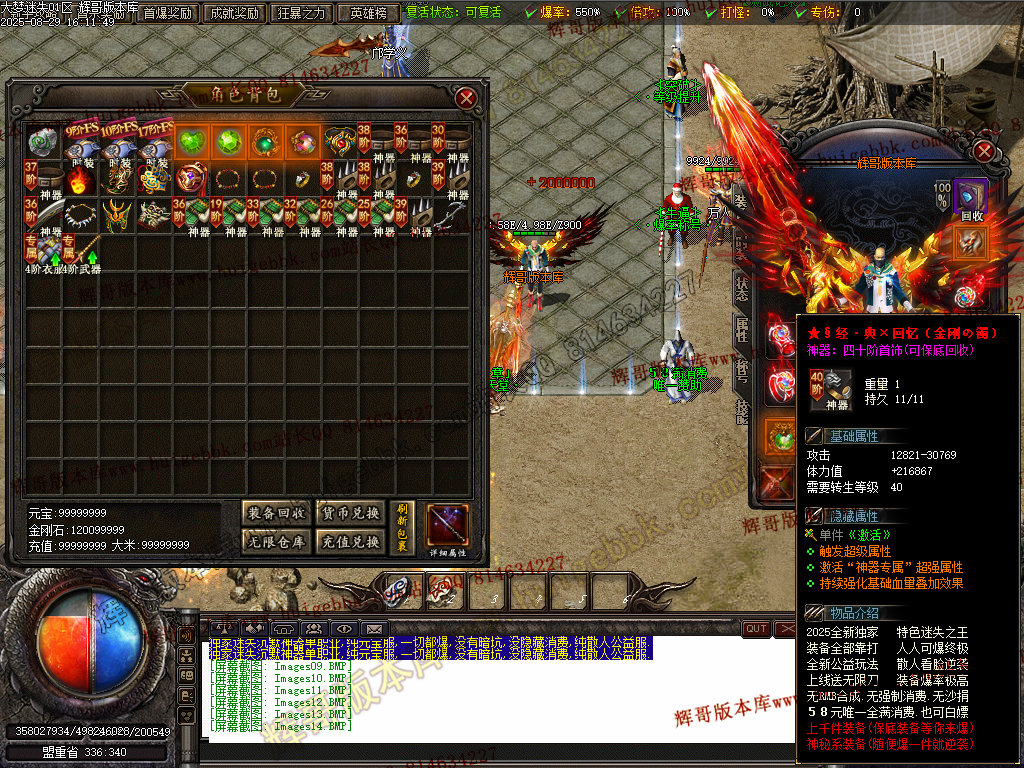Open 详细属性 detailed attributes icon
The height and width of the screenshot is (768, 1024).
(446, 527)
